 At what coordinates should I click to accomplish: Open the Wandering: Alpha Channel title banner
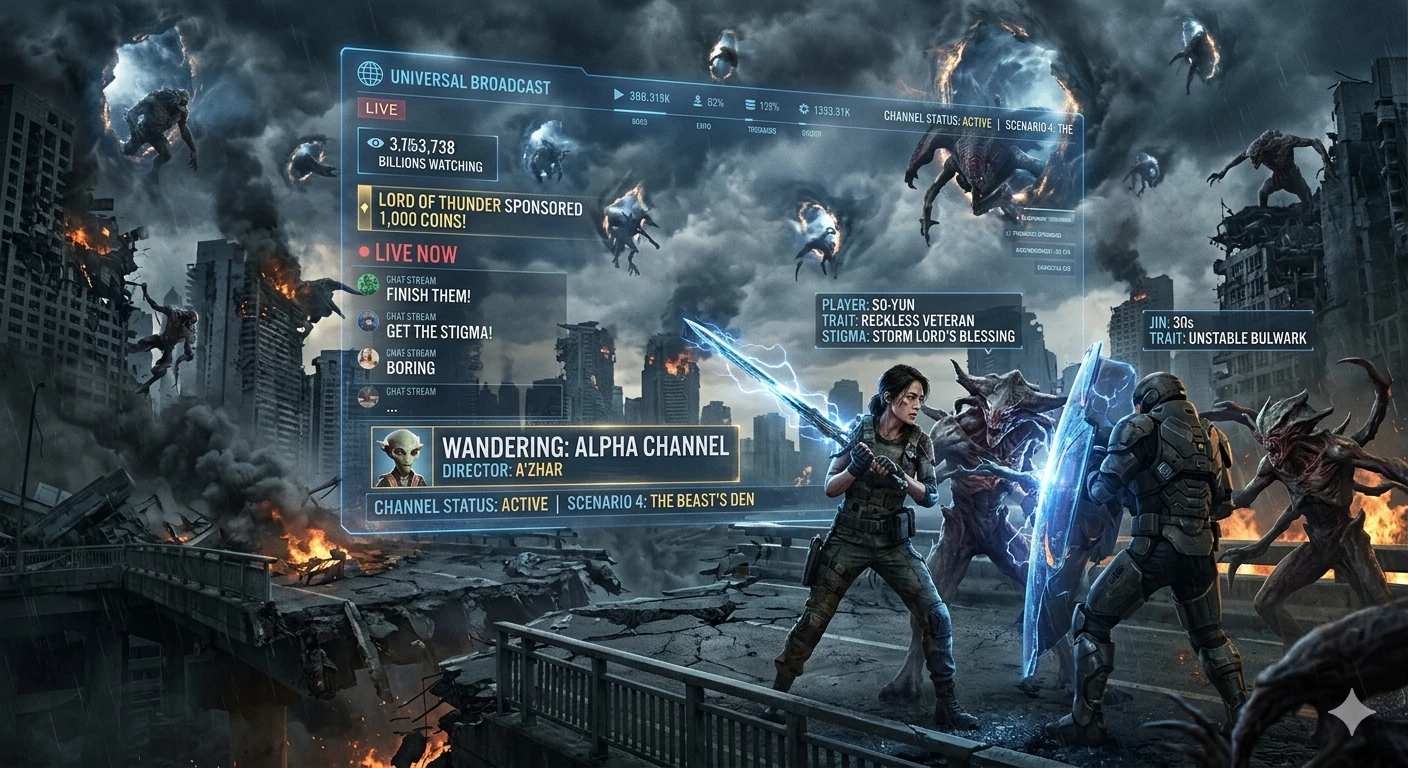586,447
